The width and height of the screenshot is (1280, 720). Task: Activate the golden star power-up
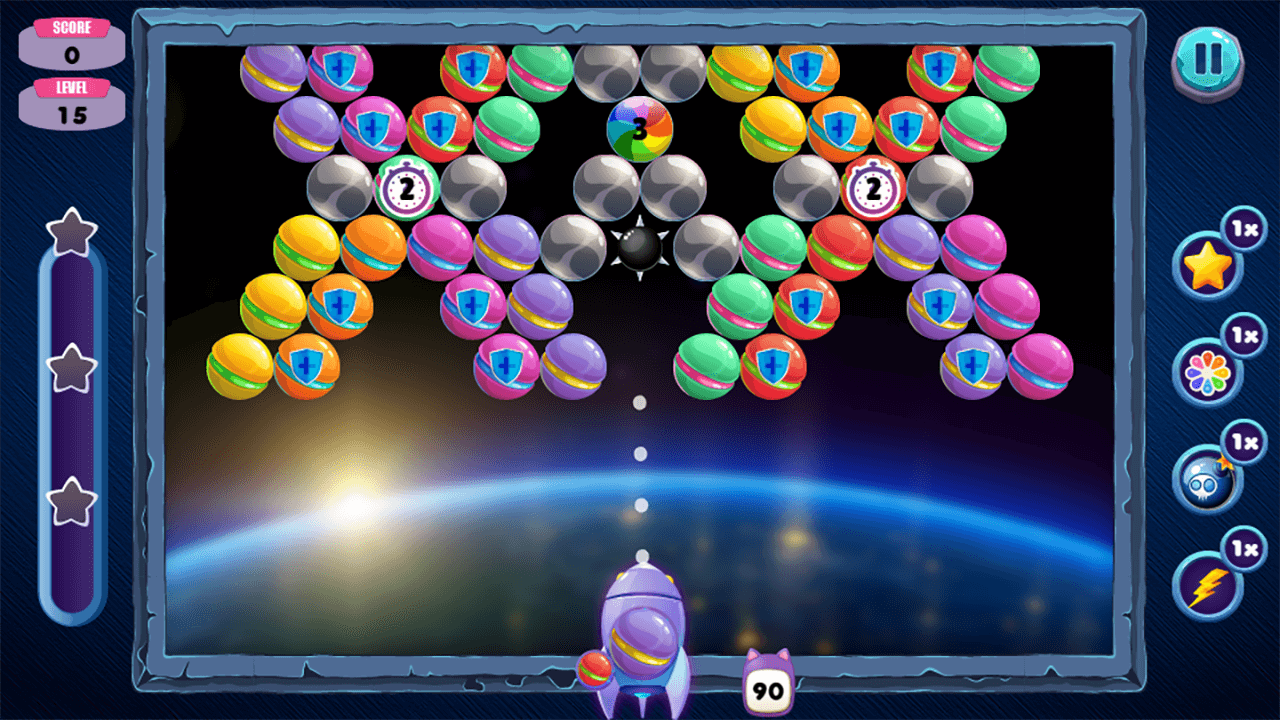1206,262
